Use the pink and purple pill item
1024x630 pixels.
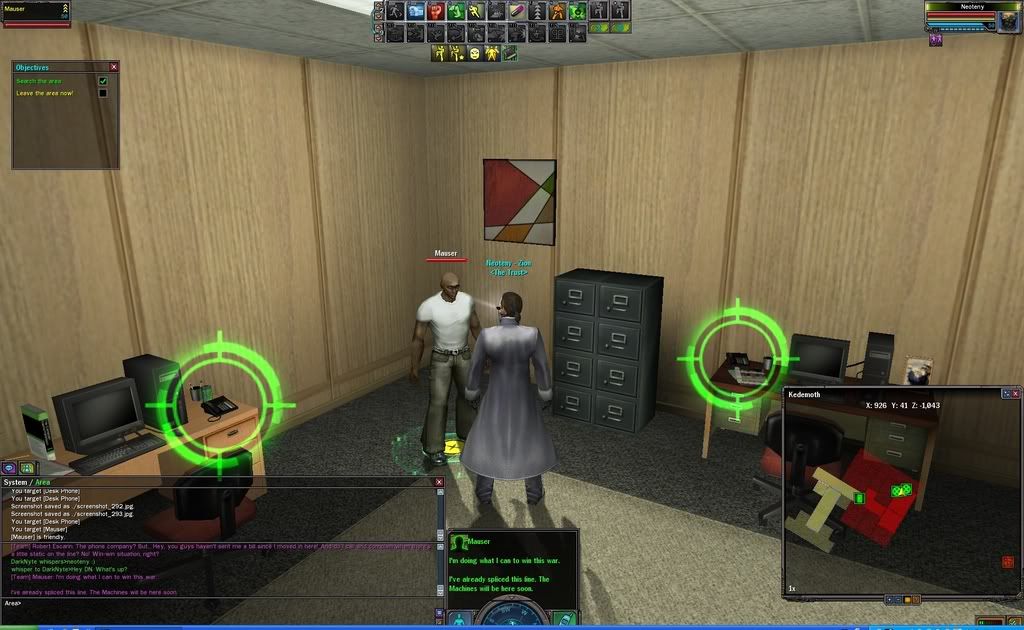(x=517, y=12)
